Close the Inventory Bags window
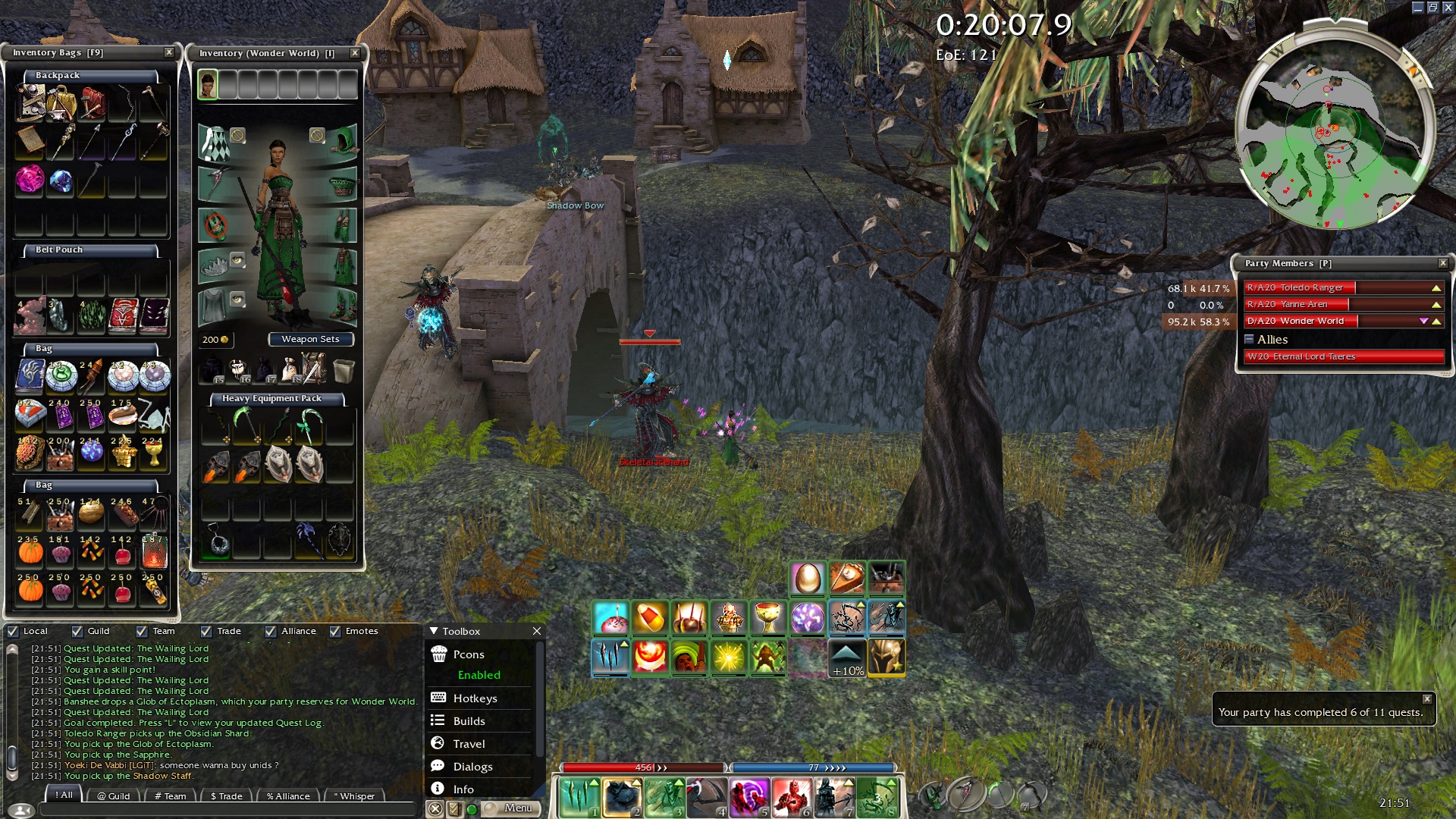 pyautogui.click(x=169, y=52)
